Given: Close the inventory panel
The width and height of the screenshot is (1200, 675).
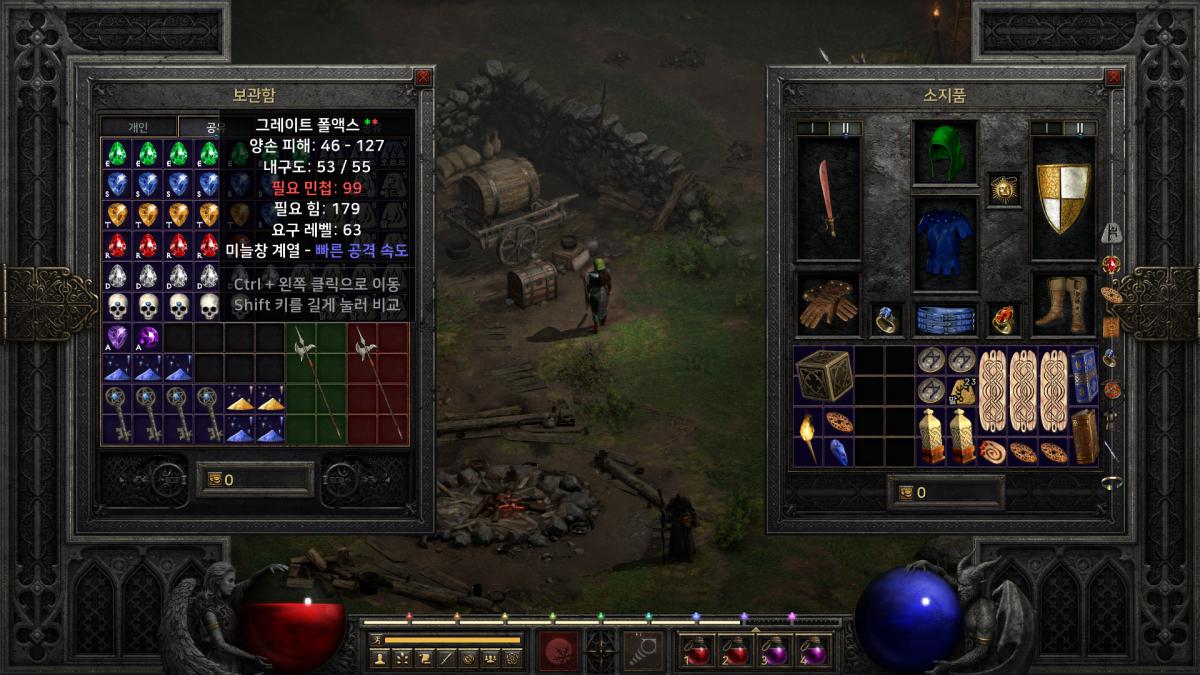Looking at the screenshot, I should pos(1112,77).
